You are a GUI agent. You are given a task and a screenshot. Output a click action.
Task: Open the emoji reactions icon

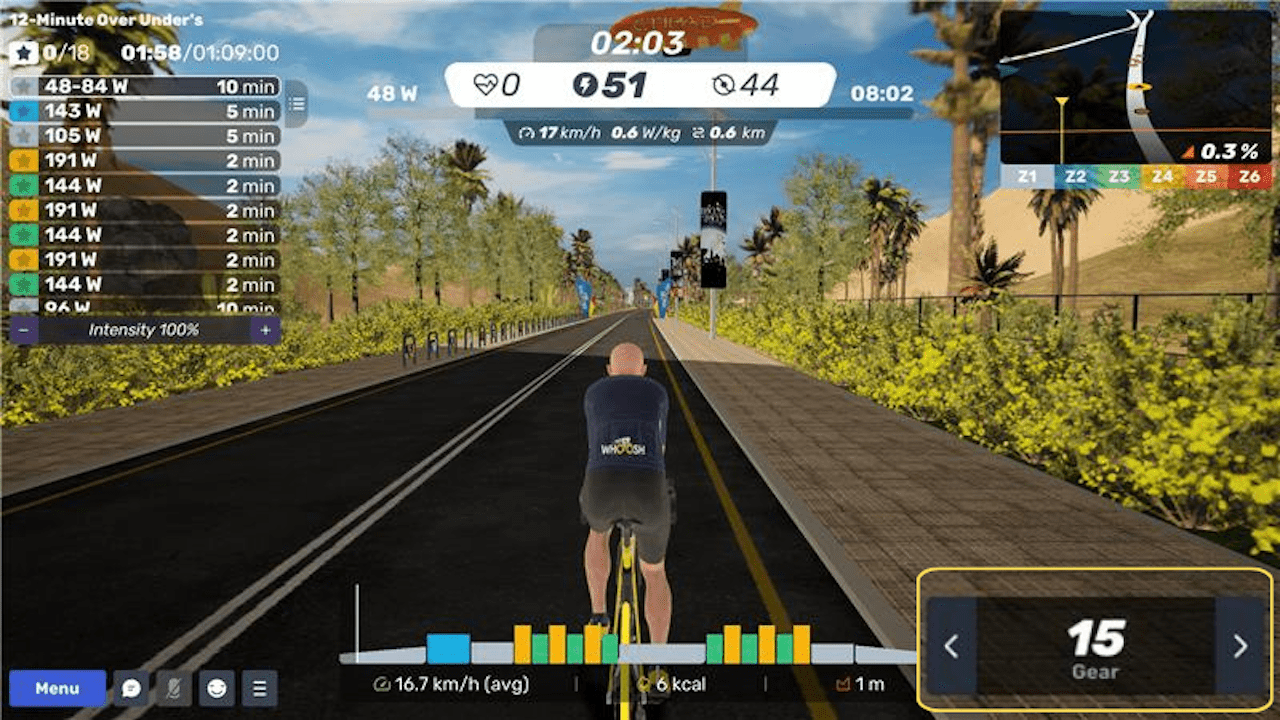tap(217, 688)
